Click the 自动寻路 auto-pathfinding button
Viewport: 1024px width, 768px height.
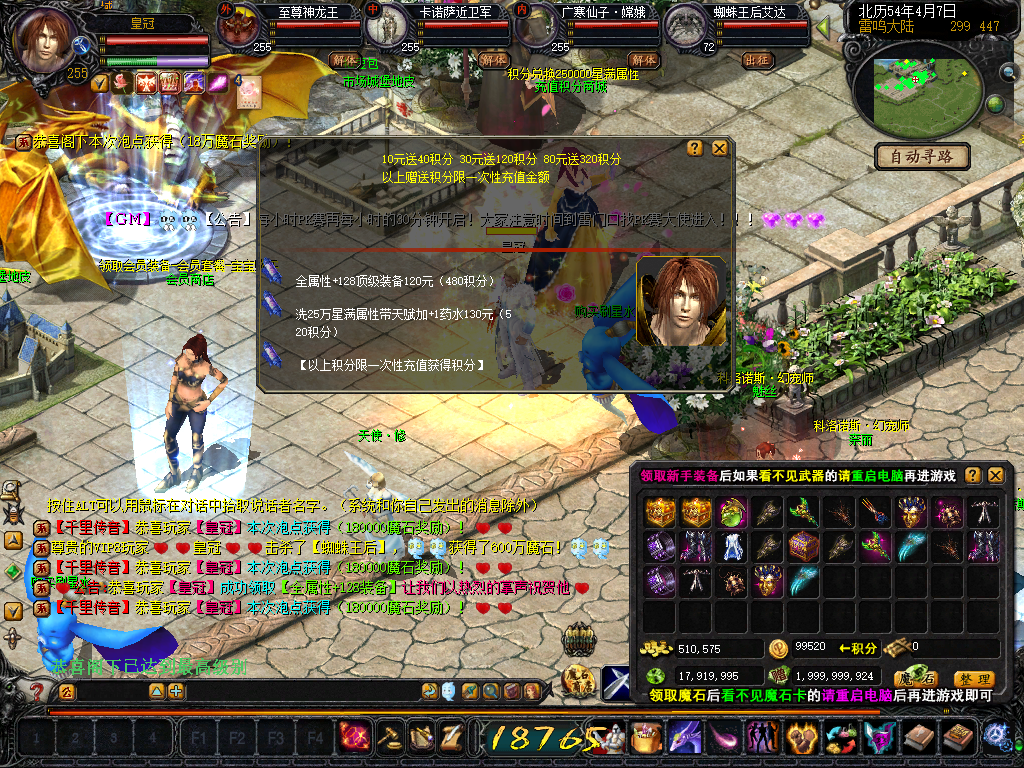click(x=922, y=156)
